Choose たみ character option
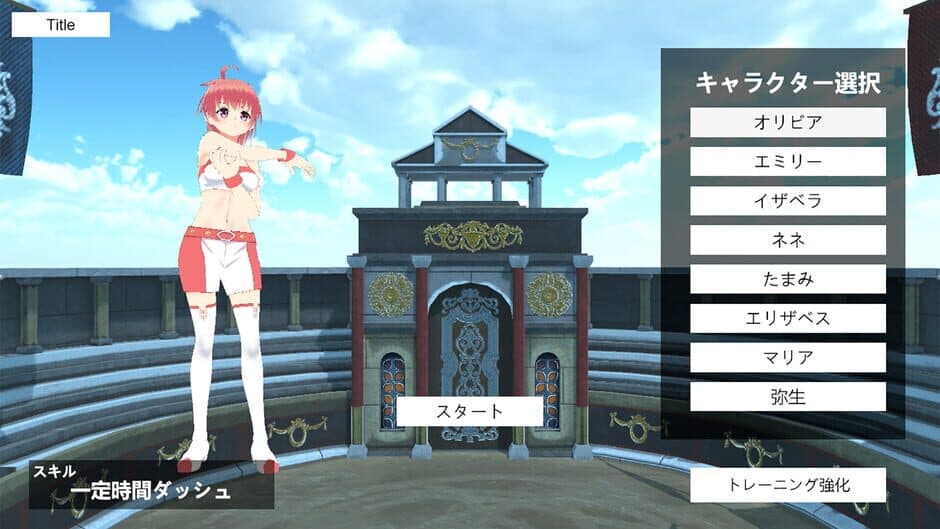 788,279
